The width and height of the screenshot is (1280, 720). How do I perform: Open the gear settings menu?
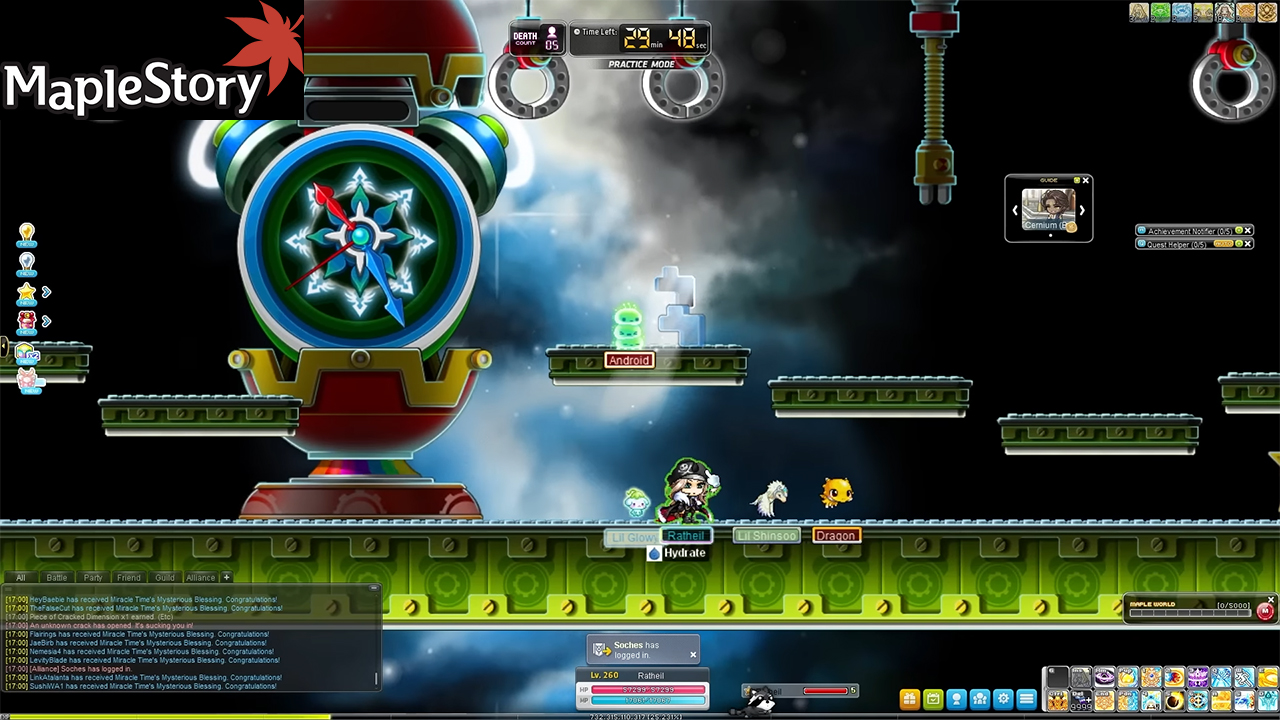point(1003,699)
